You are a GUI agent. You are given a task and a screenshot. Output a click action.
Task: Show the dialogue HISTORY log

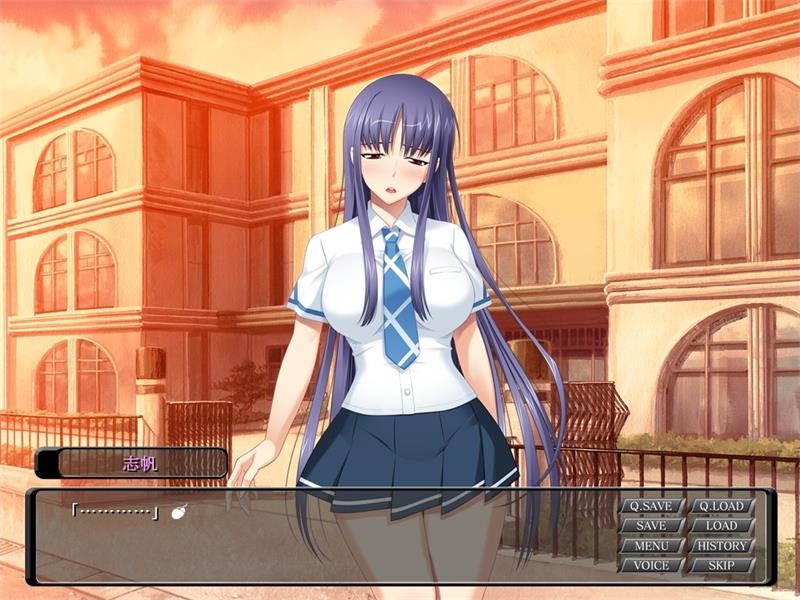point(721,546)
